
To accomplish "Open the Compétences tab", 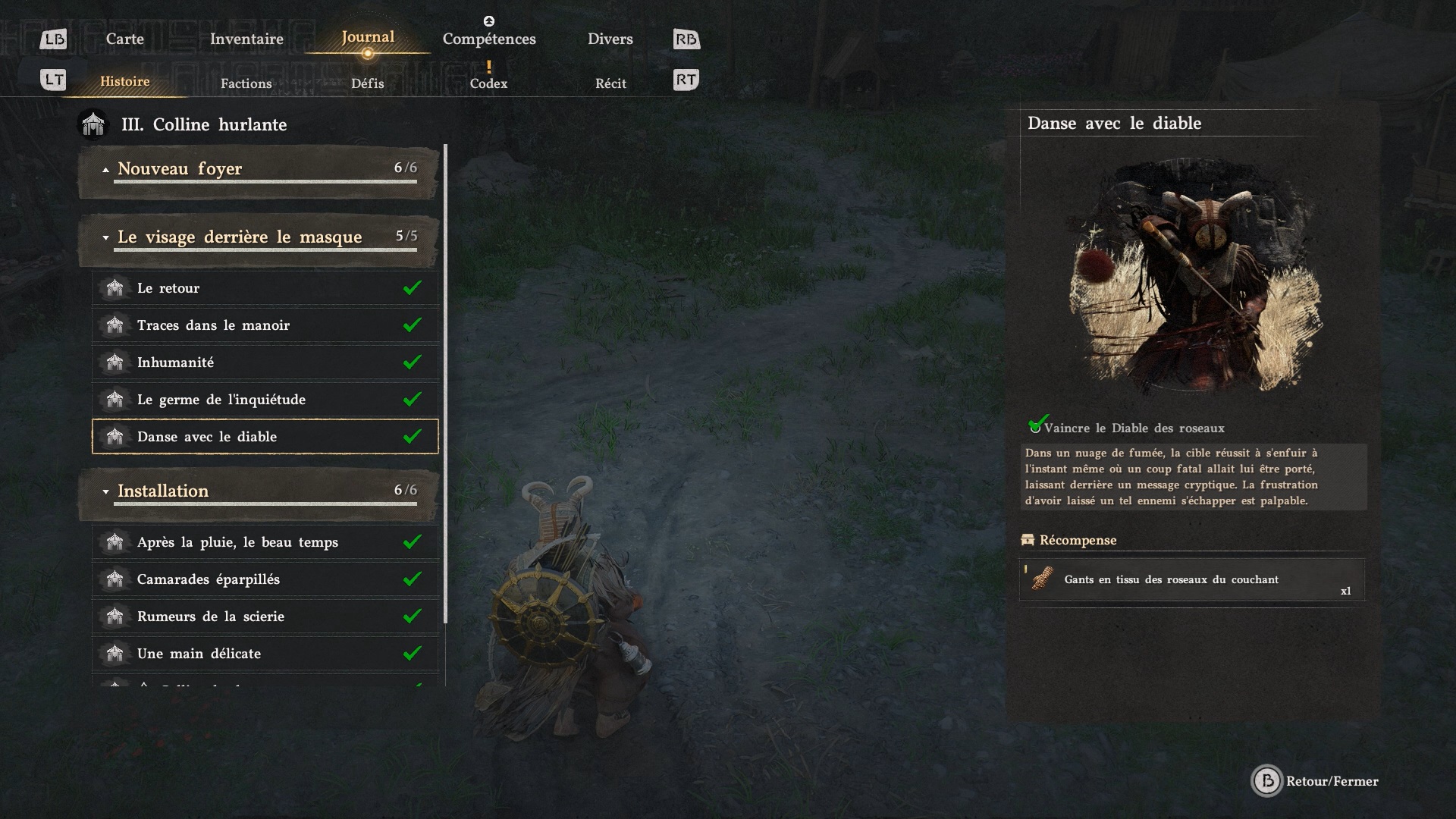I will pos(489,39).
